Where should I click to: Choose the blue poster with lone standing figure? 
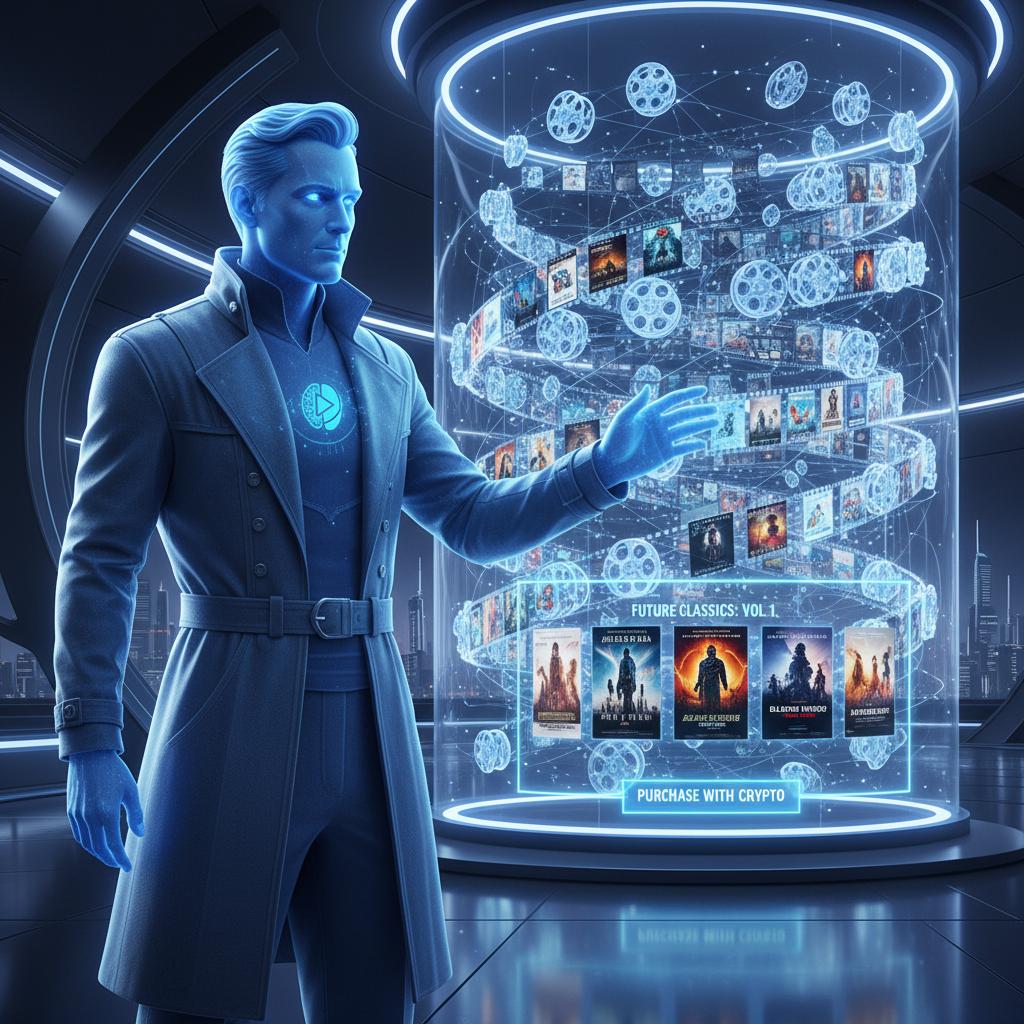[x=626, y=682]
